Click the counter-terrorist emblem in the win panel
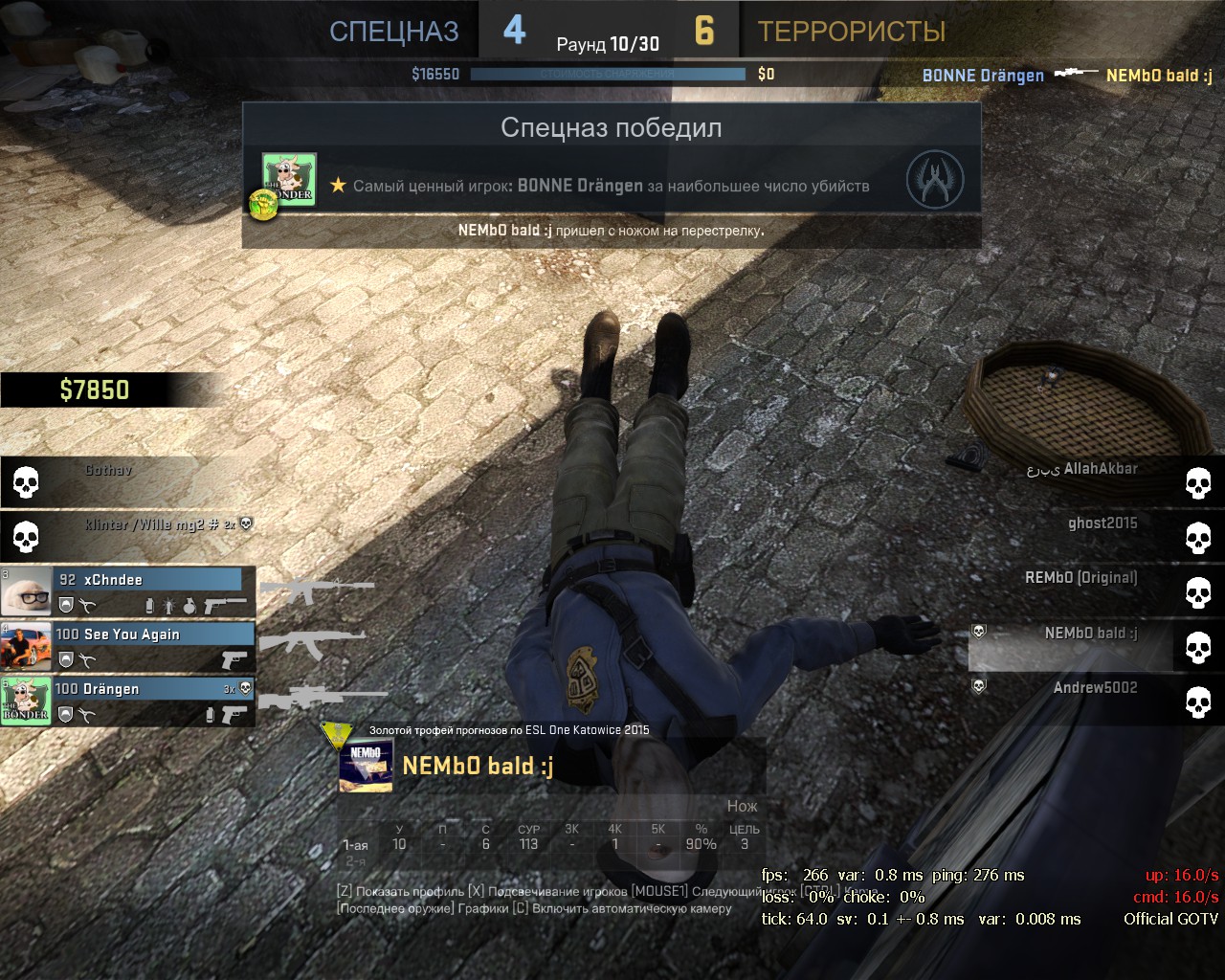The width and height of the screenshot is (1225, 980). tap(935, 180)
